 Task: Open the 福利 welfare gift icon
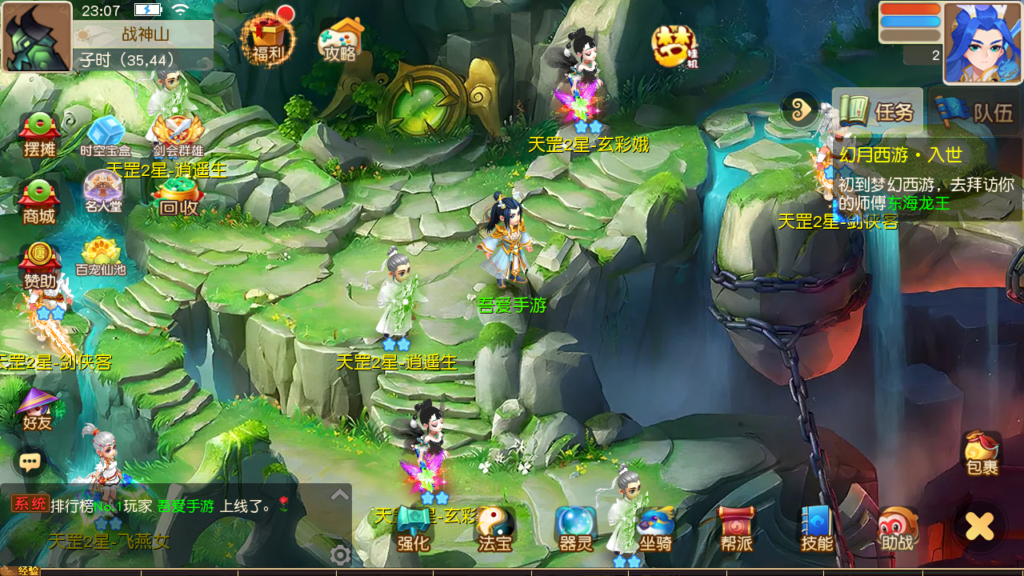(x=267, y=39)
